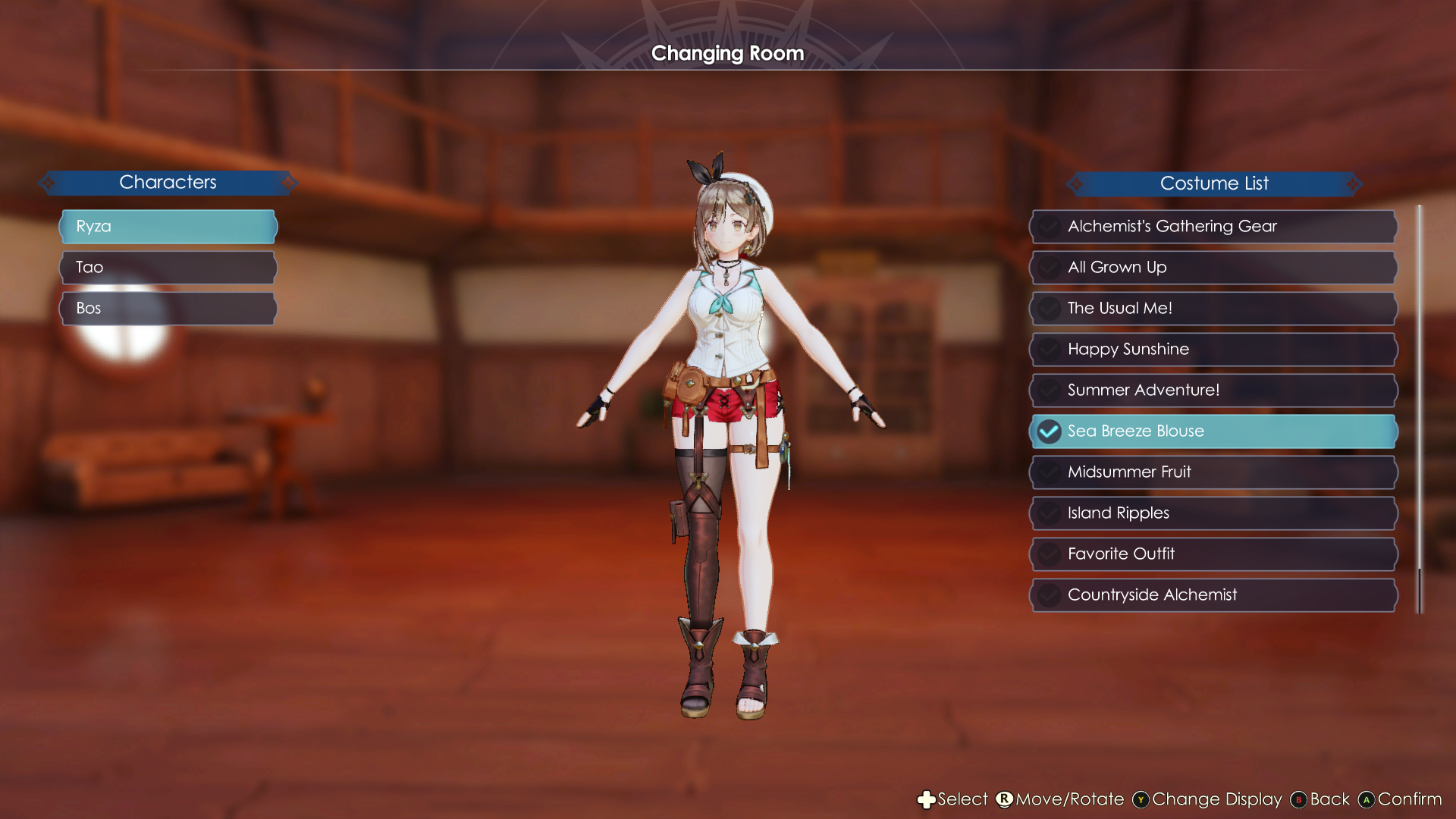Choose The Usual Me! costume
Viewport: 1456px width, 819px height.
click(x=1212, y=308)
